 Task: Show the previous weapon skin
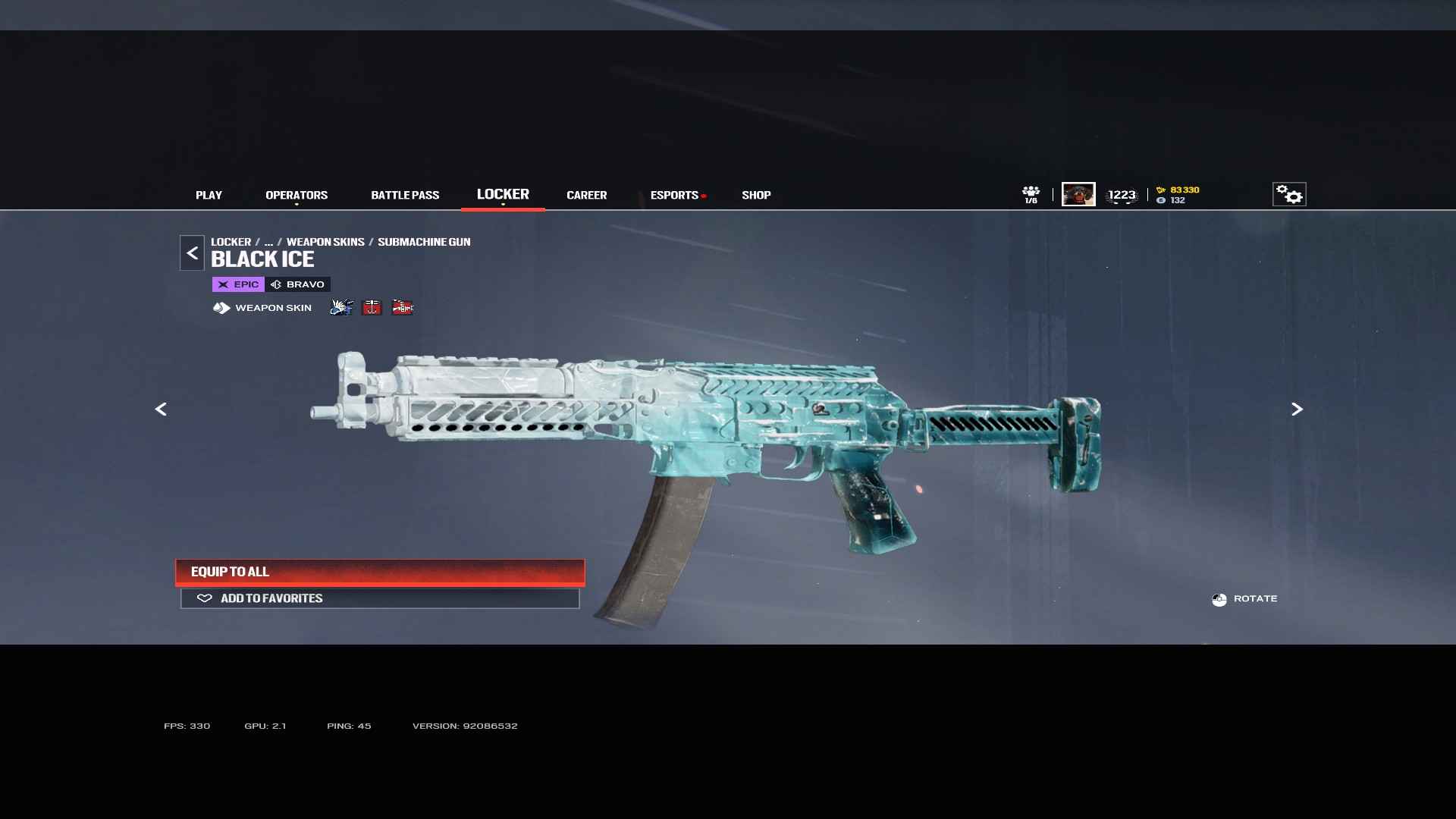click(161, 409)
